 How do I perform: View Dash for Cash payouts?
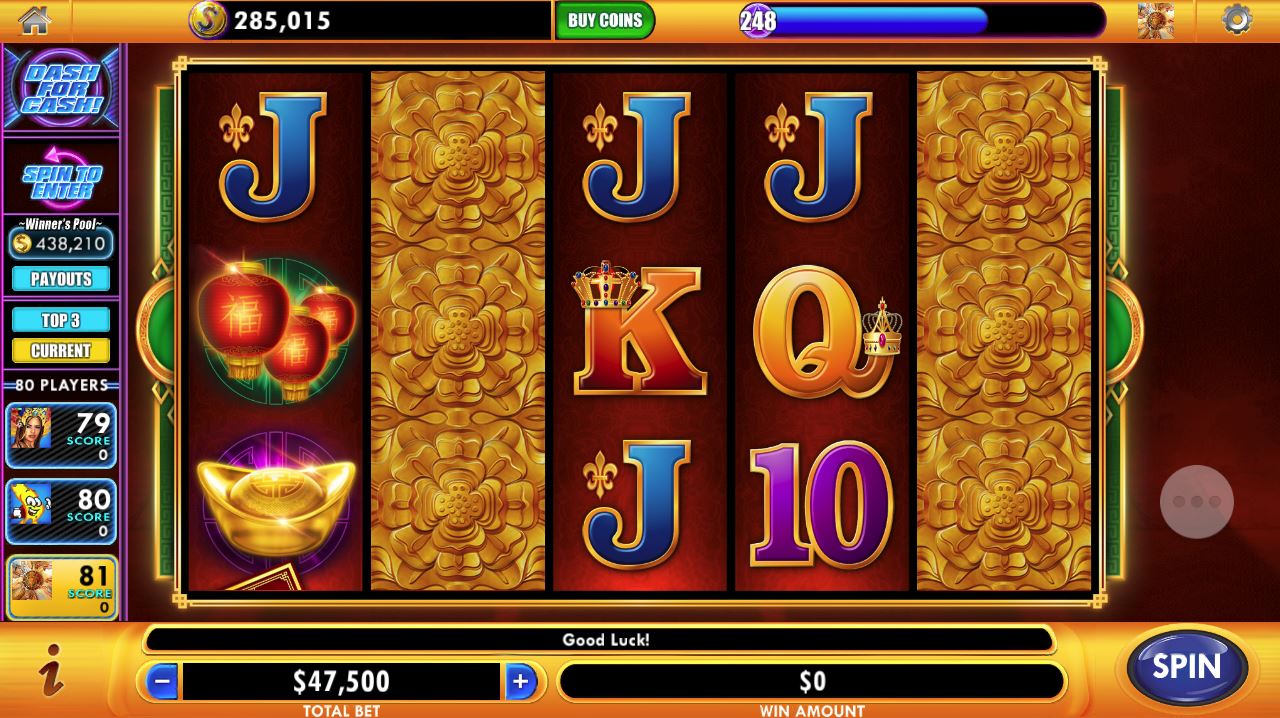pyautogui.click(x=61, y=279)
